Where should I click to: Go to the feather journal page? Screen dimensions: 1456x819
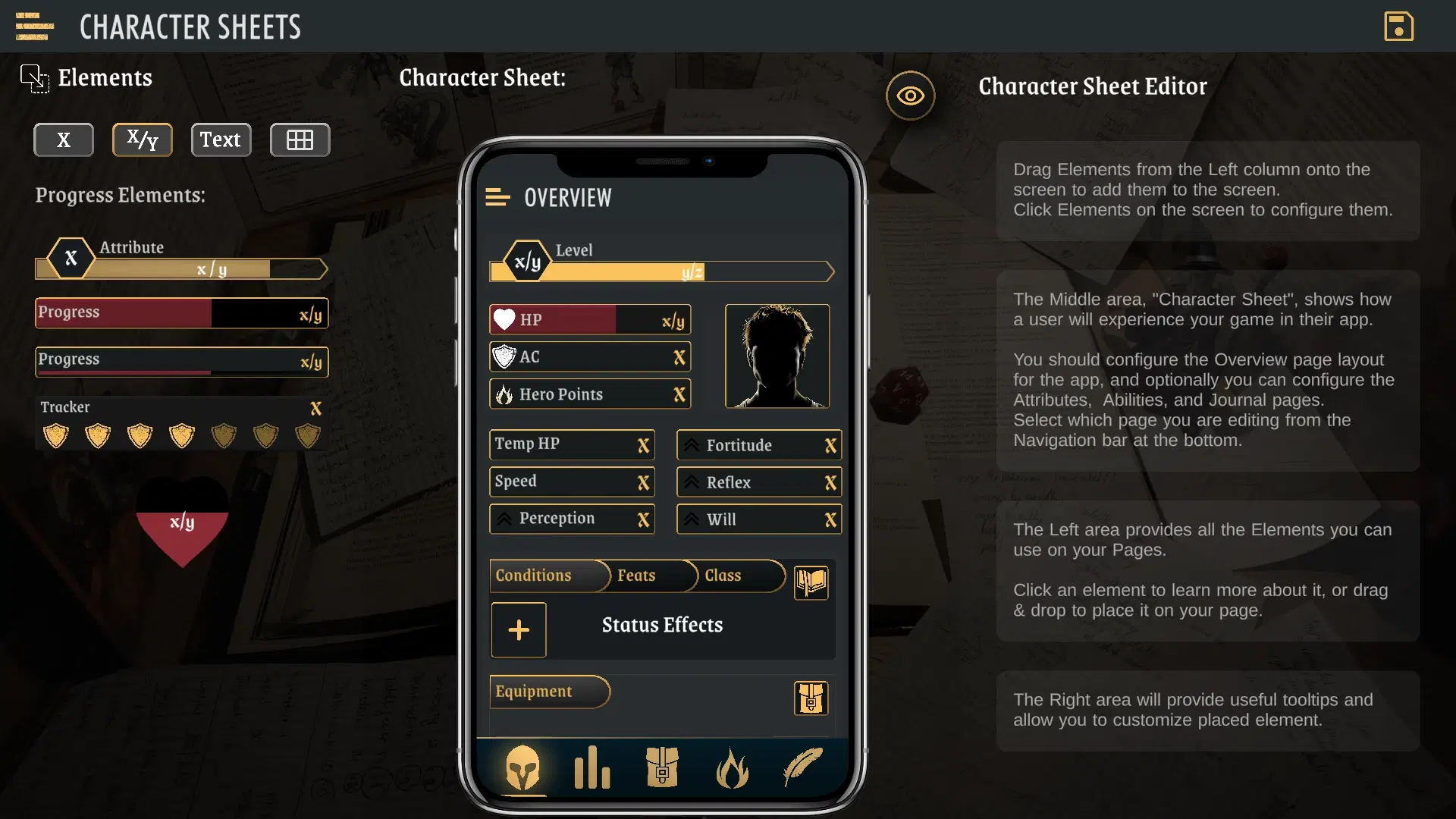coord(802,767)
